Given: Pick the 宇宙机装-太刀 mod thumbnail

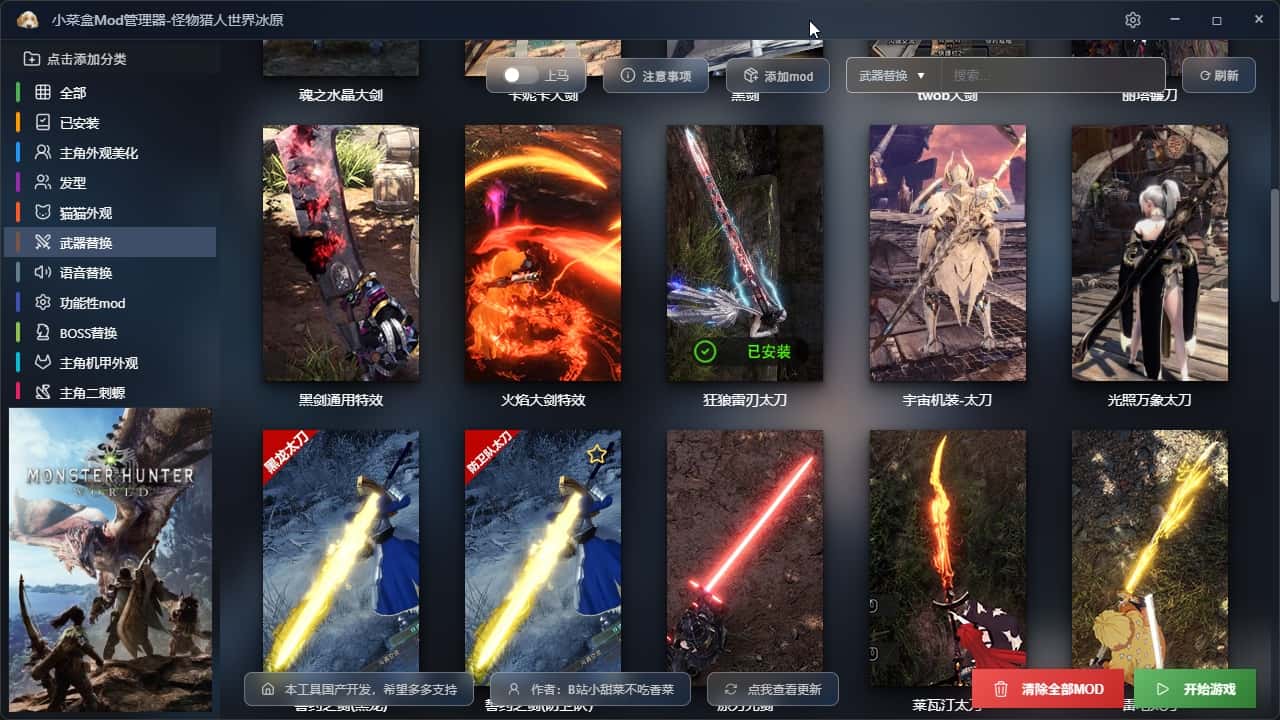Looking at the screenshot, I should [947, 253].
